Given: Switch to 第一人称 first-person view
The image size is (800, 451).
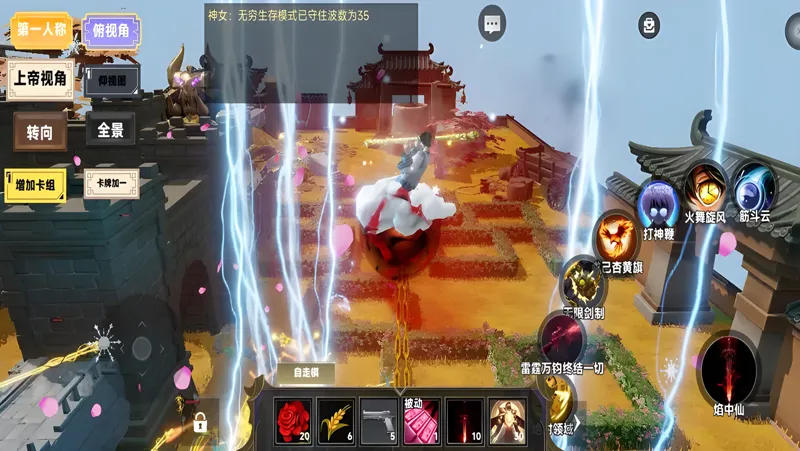Looking at the screenshot, I should (x=41, y=29).
